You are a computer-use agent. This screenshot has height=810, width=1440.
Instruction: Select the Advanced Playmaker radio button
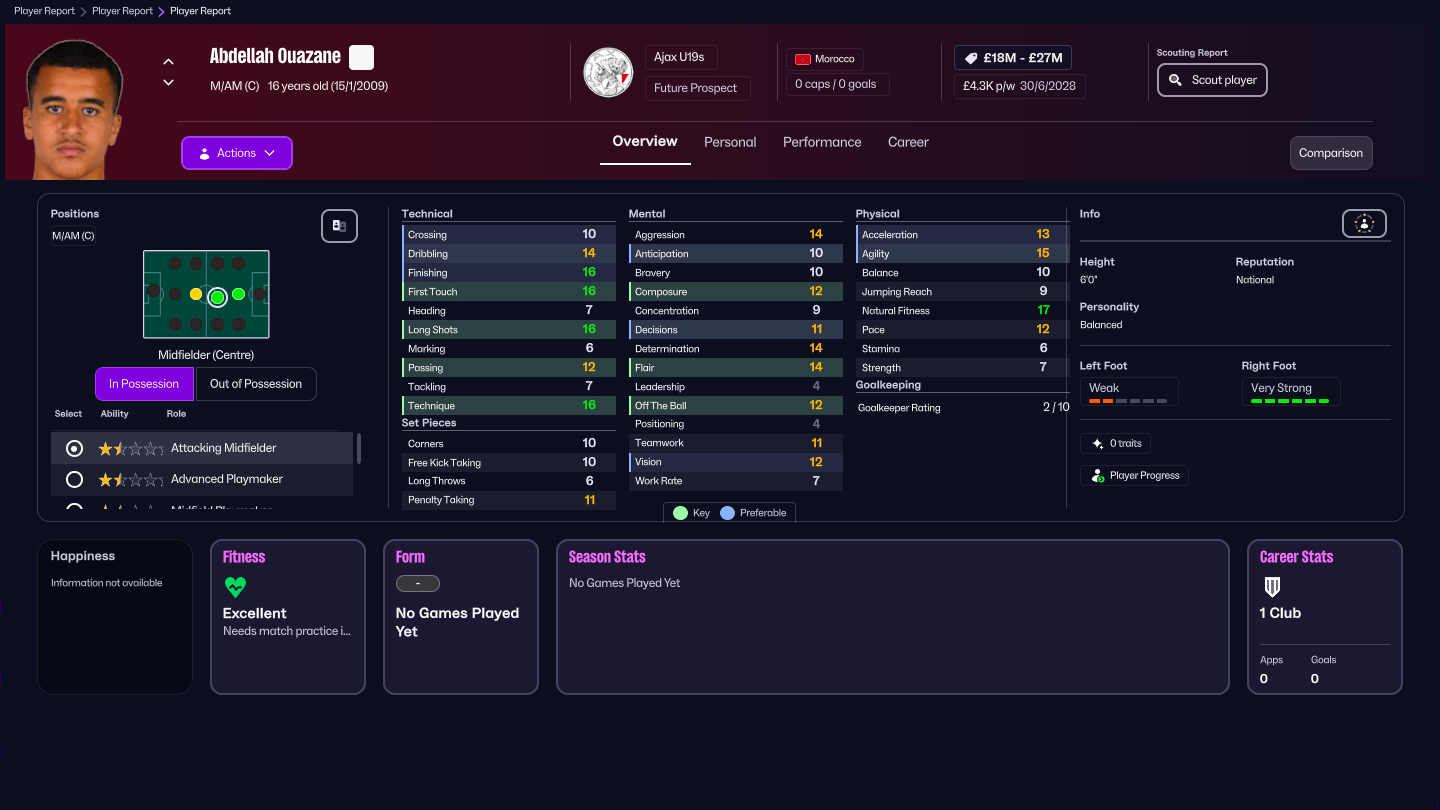(x=73, y=479)
